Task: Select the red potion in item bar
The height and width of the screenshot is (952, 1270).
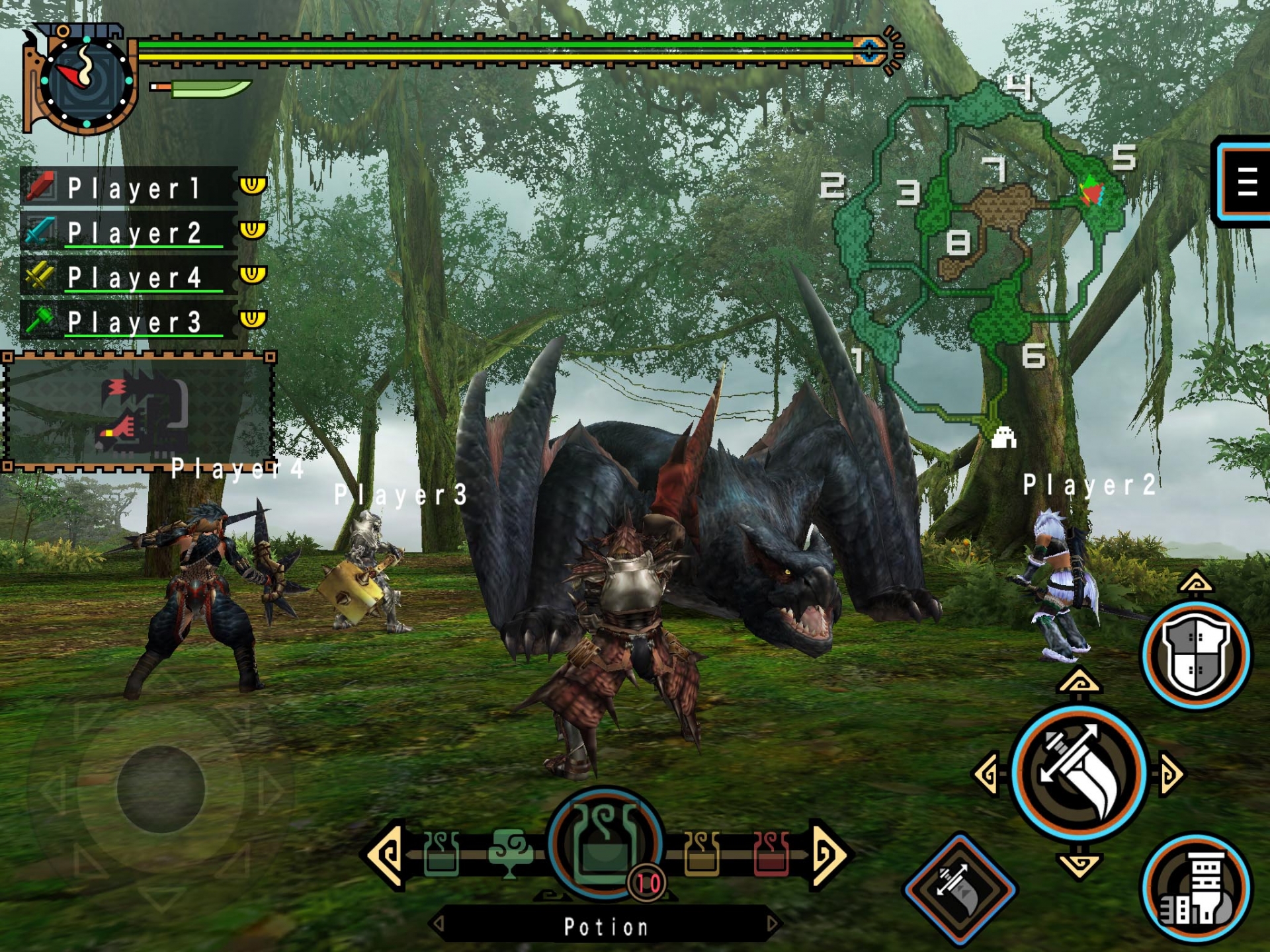Action: [x=771, y=853]
